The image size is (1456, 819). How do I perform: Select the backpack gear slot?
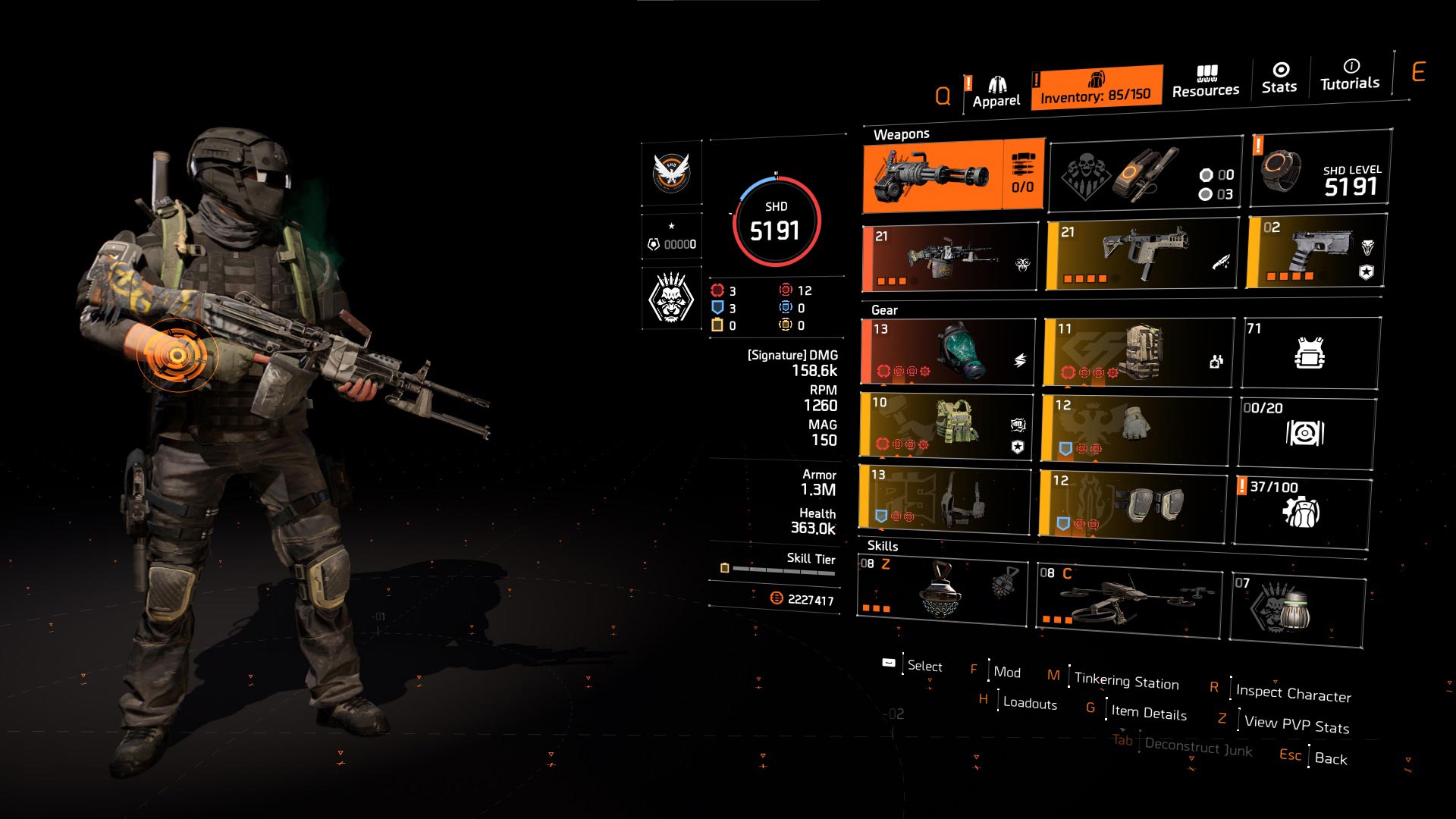click(1138, 352)
